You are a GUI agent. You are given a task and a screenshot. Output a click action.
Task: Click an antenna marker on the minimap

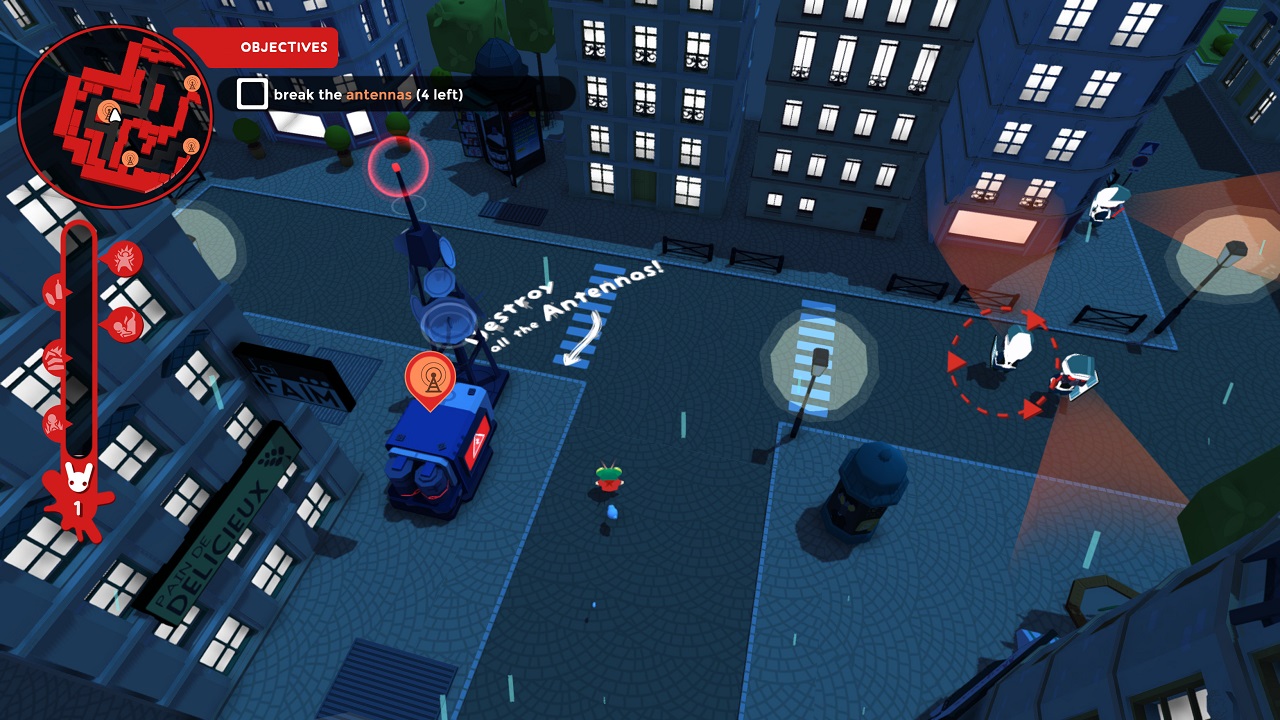(191, 83)
